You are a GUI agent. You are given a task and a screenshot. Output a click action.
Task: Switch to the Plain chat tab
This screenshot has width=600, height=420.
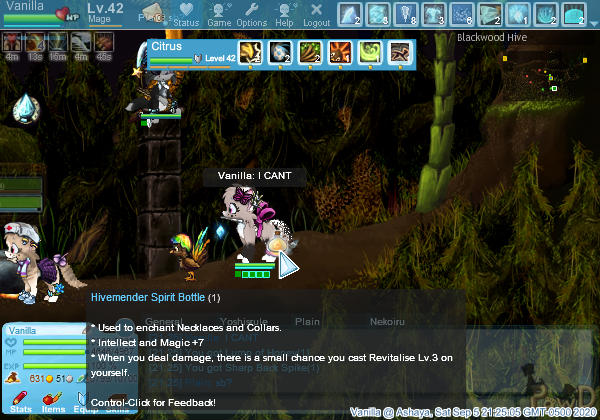click(x=307, y=322)
